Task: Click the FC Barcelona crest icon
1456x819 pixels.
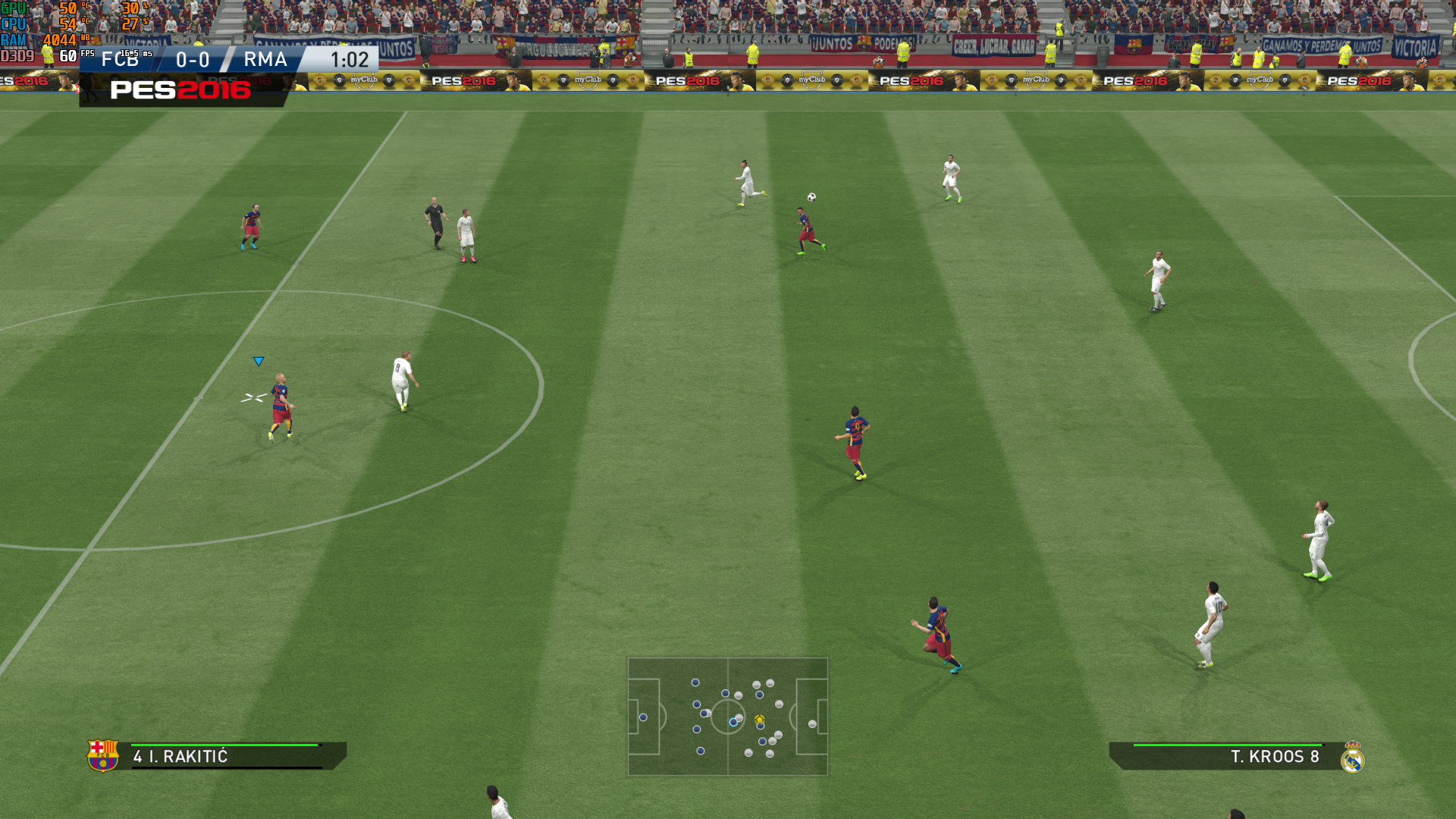Action: 103,755
